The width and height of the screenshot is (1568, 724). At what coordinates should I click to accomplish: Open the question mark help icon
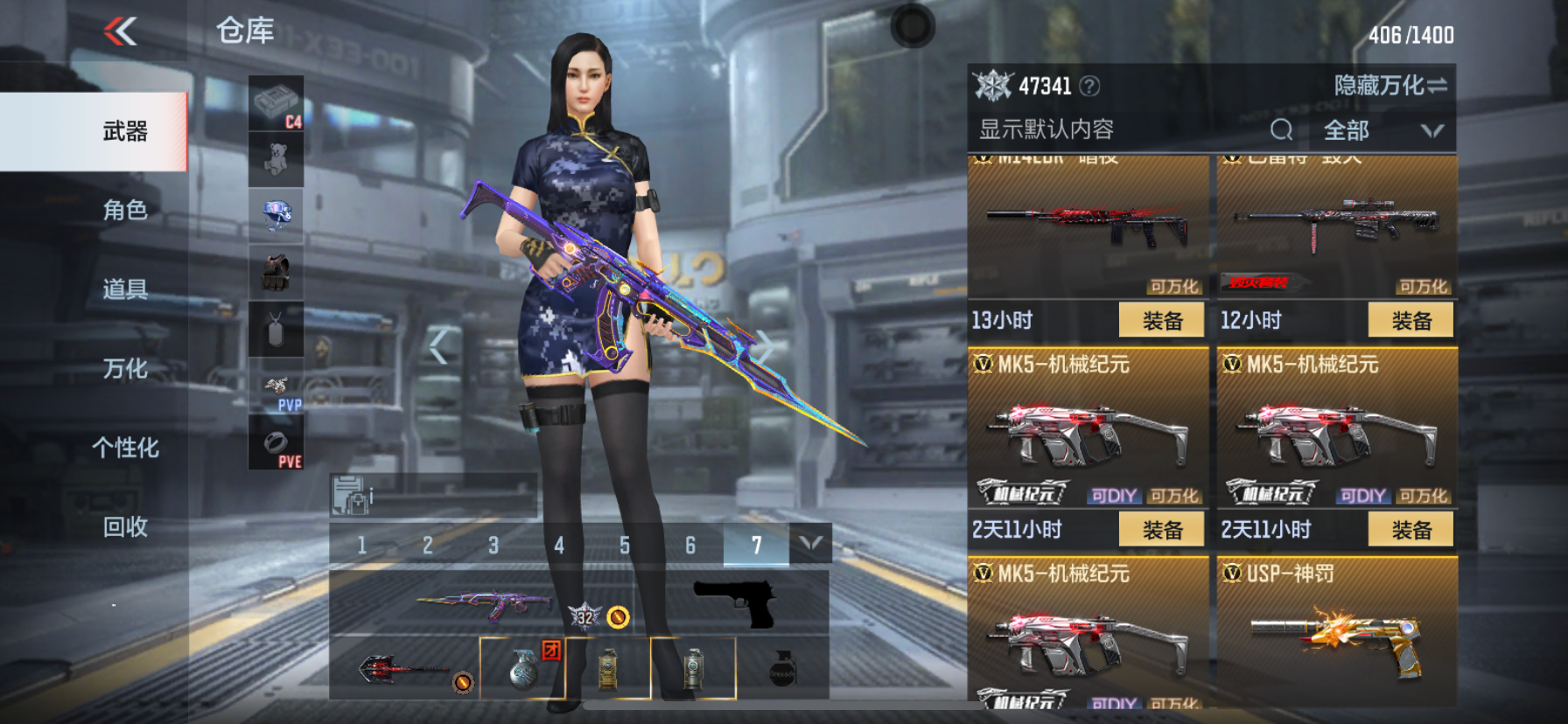pyautogui.click(x=1089, y=86)
